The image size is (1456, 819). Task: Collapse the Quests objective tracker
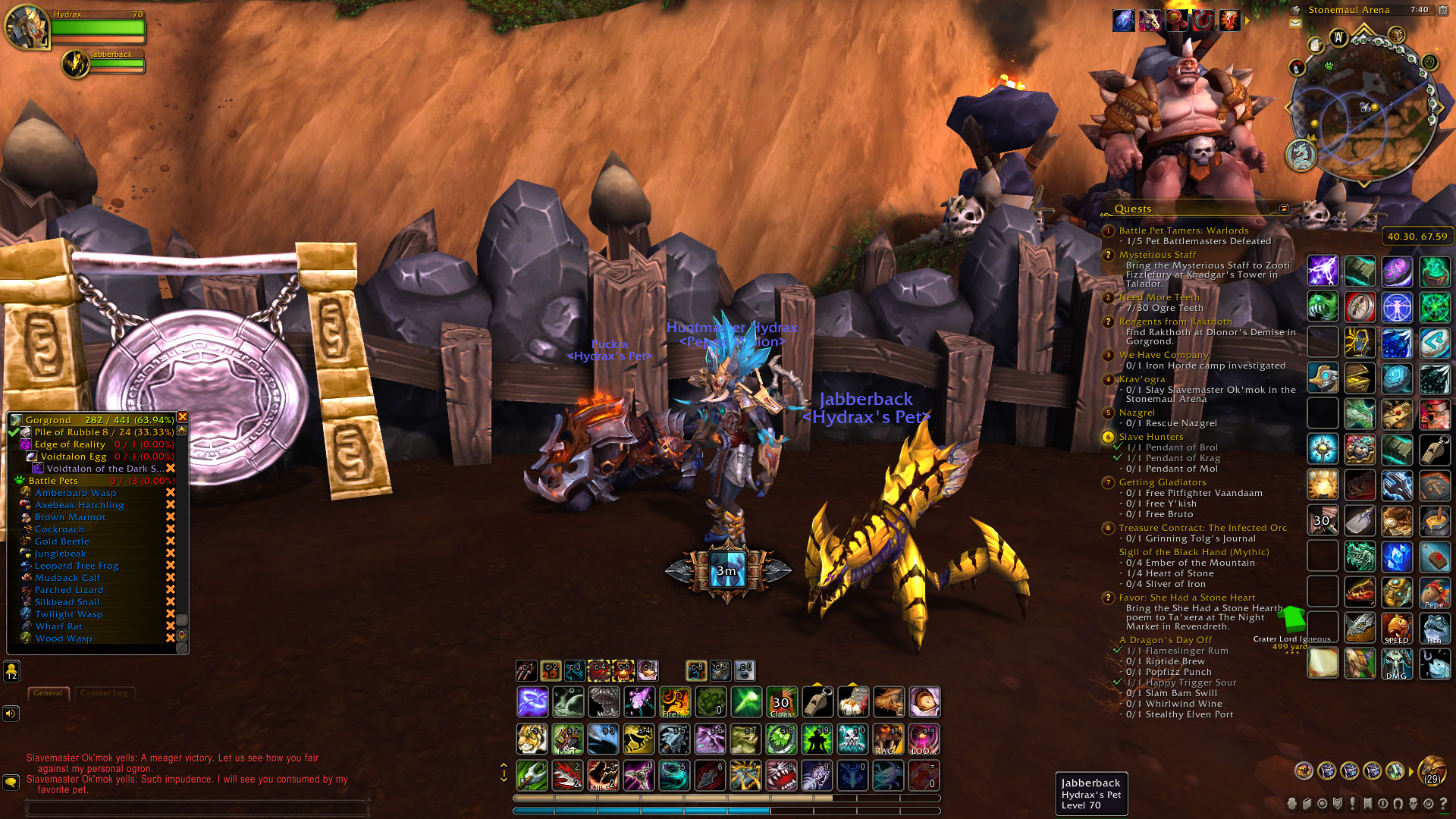pos(1283,209)
